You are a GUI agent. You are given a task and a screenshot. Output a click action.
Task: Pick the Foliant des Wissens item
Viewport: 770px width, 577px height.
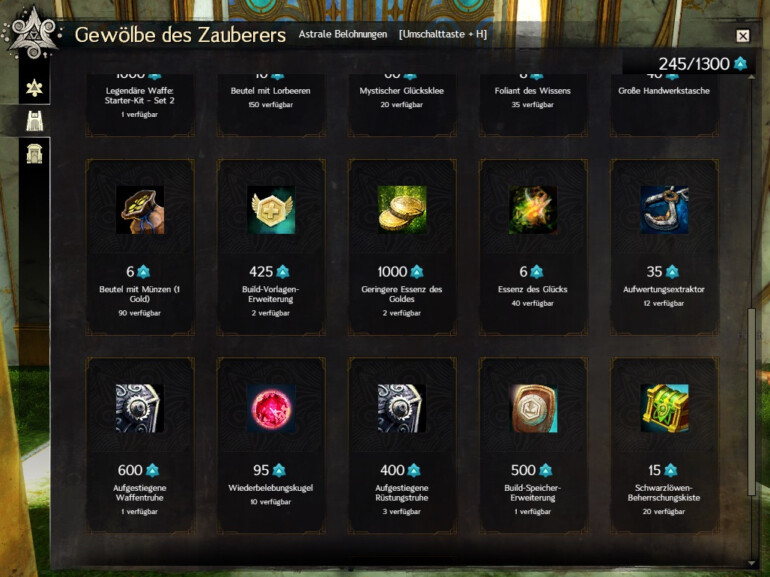click(533, 95)
